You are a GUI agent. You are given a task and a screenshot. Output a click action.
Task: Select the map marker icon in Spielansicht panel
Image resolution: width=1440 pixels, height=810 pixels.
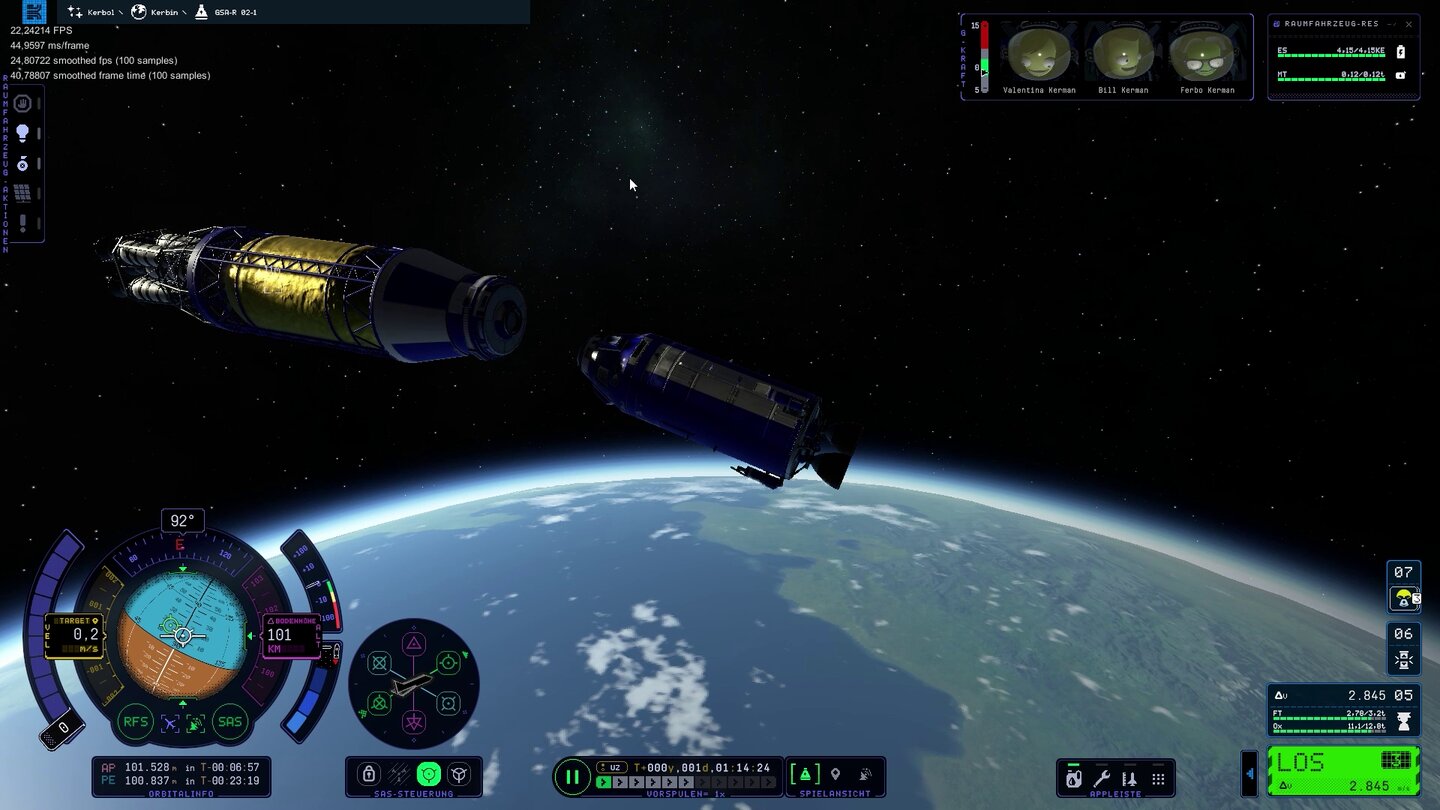coord(836,772)
